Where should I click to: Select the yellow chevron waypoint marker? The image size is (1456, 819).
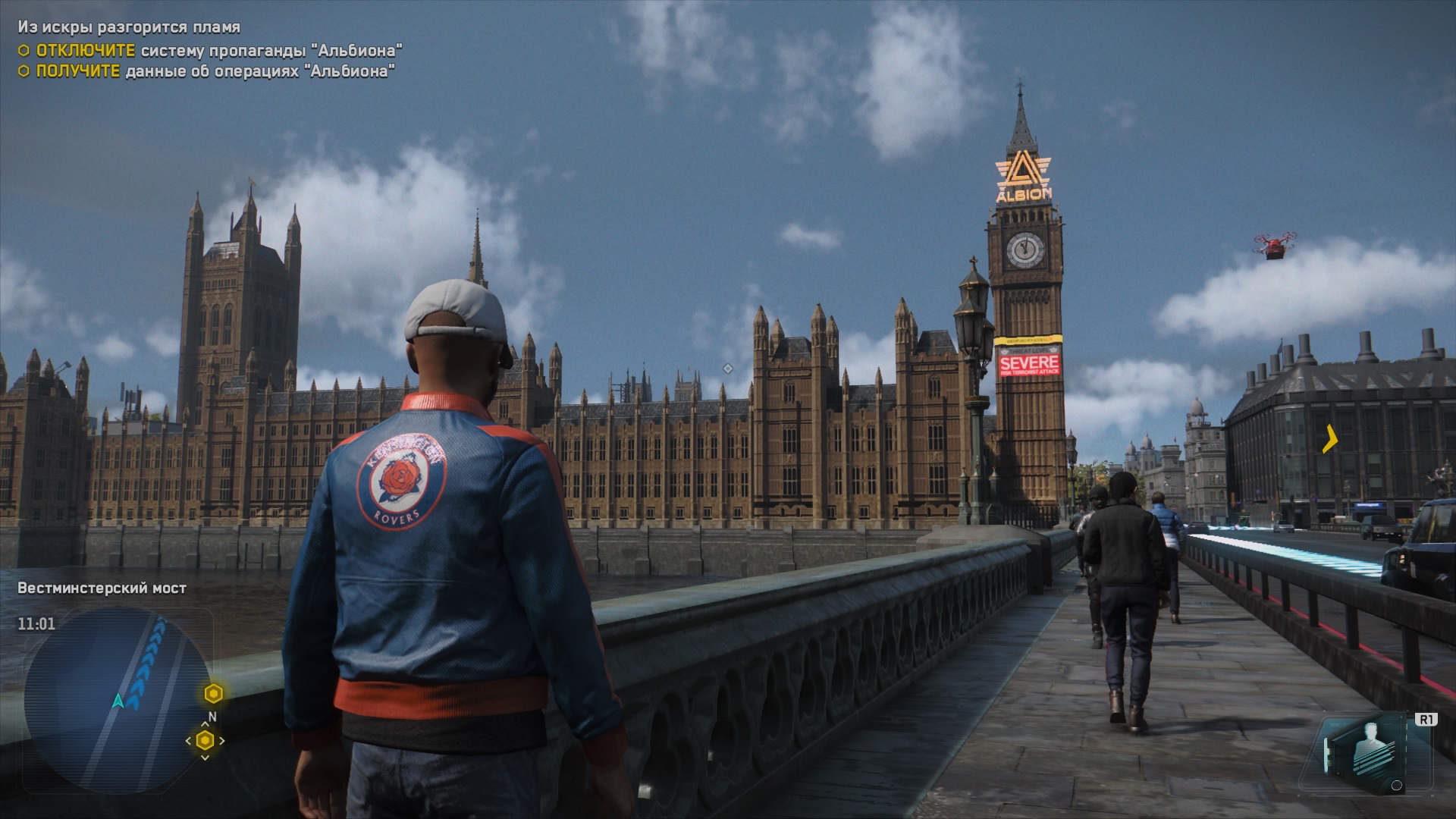click(1330, 439)
